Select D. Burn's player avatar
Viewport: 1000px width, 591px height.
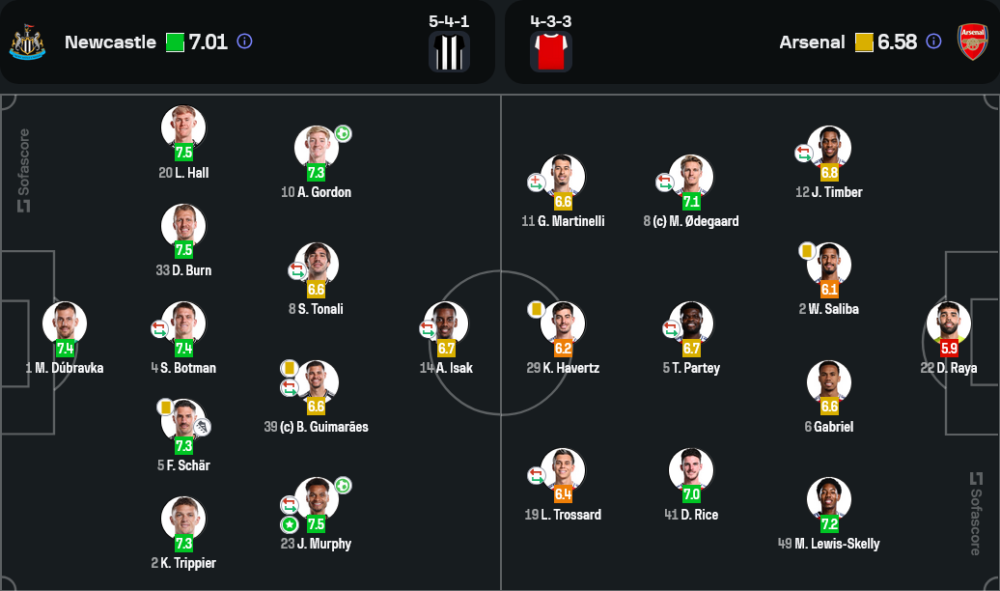click(183, 226)
